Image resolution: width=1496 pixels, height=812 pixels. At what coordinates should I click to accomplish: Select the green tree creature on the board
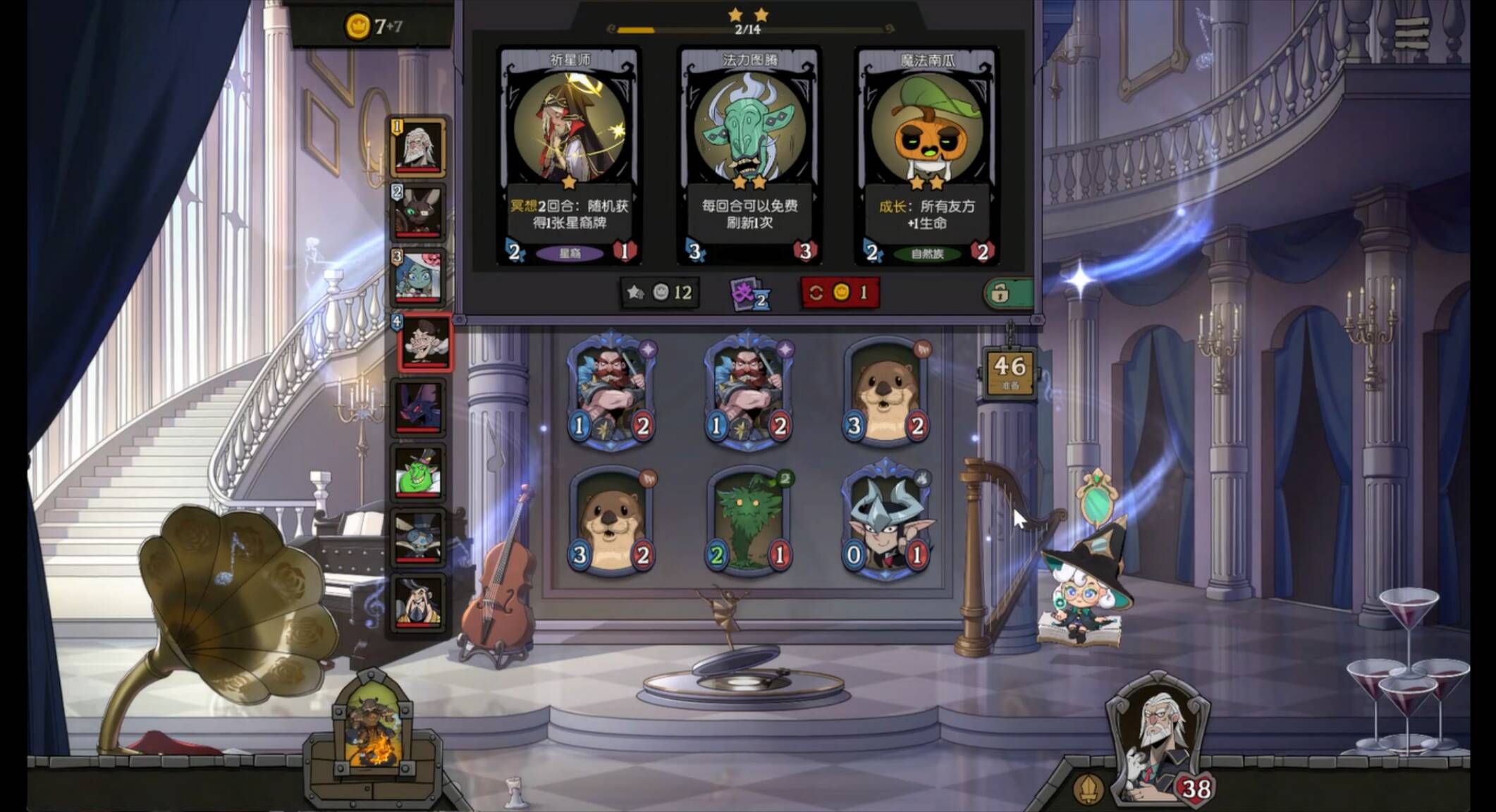tap(749, 522)
